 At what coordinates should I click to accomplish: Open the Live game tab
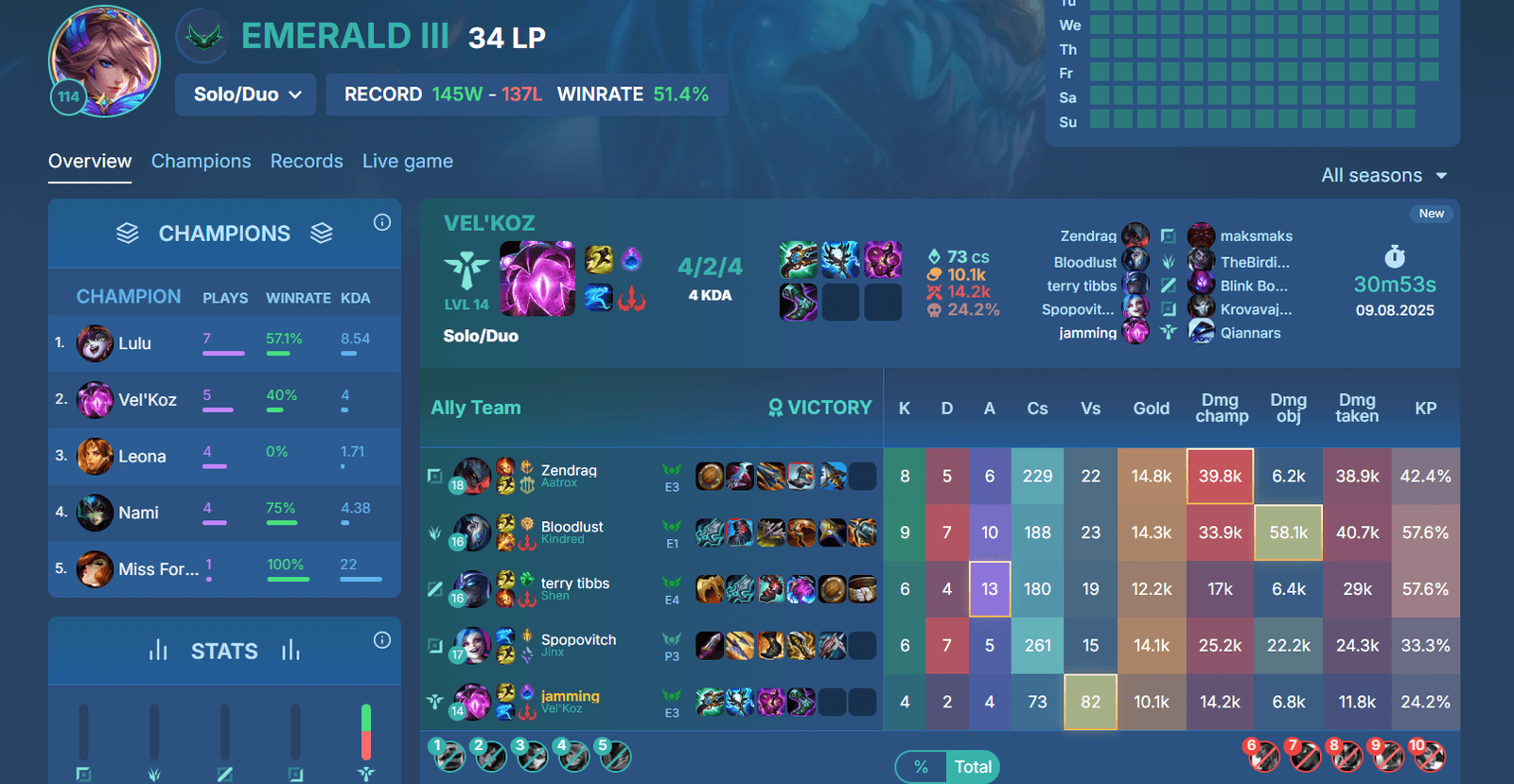[407, 161]
